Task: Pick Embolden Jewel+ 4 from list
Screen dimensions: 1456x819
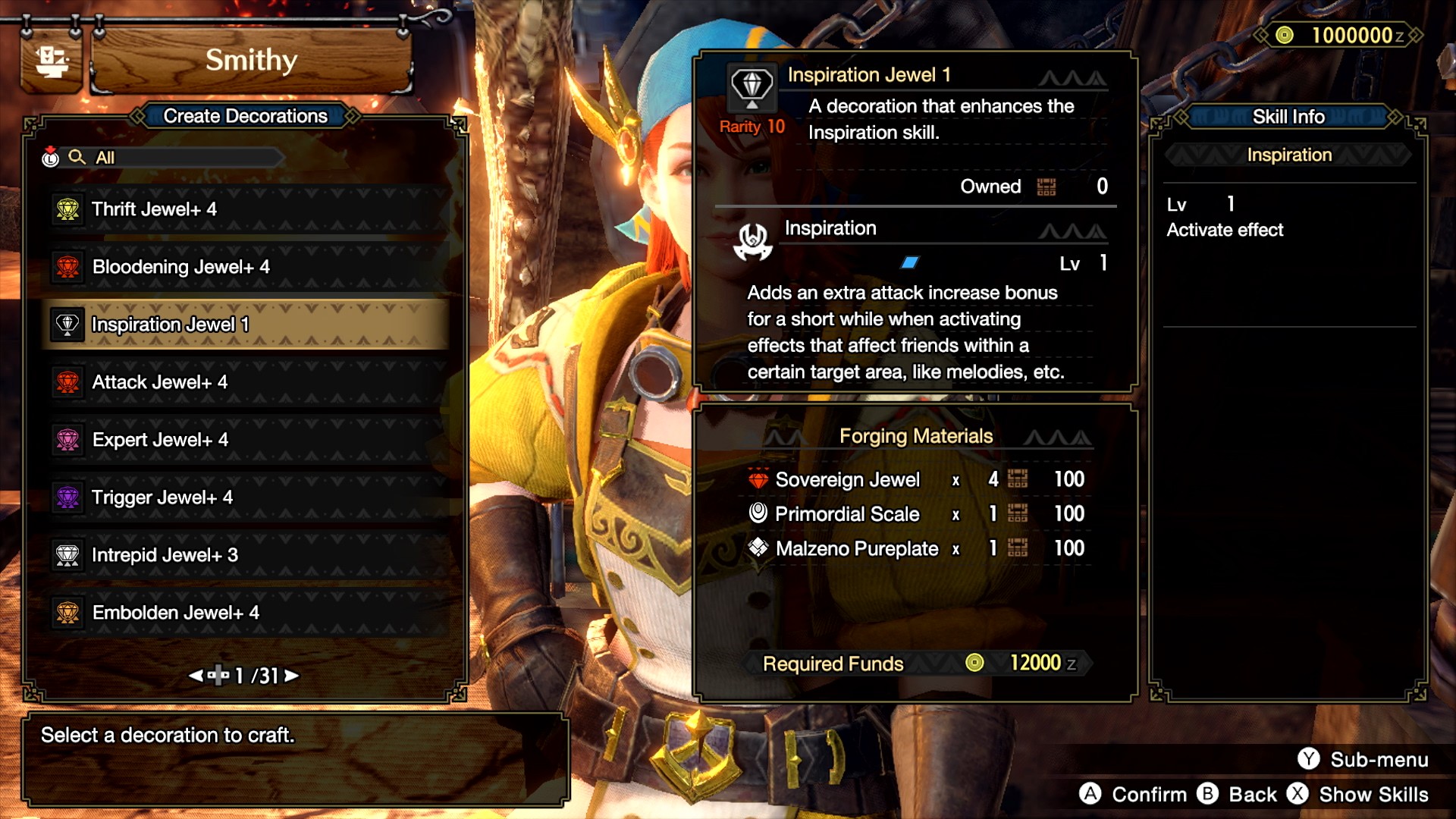Action: click(246, 613)
